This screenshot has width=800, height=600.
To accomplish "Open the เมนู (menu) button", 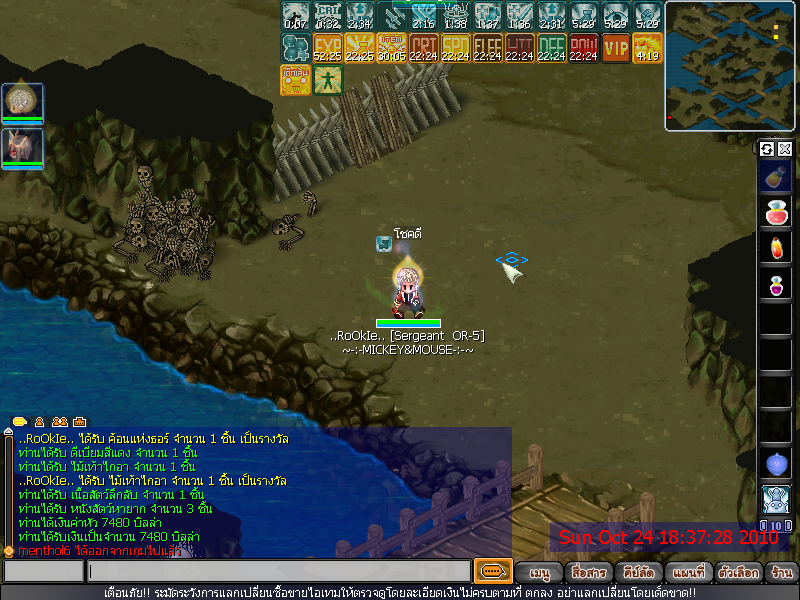I will [x=540, y=574].
